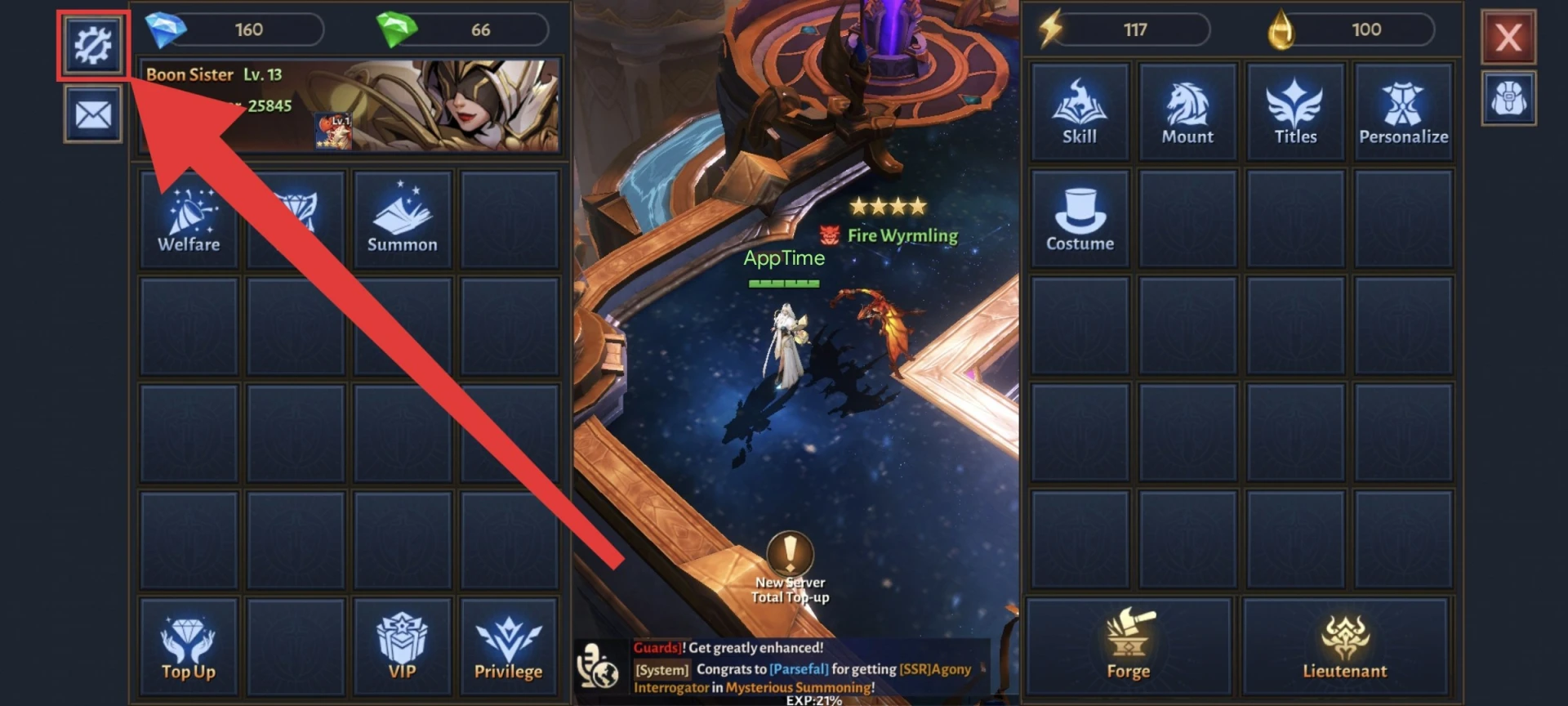Open the Forge menu

tap(1128, 647)
